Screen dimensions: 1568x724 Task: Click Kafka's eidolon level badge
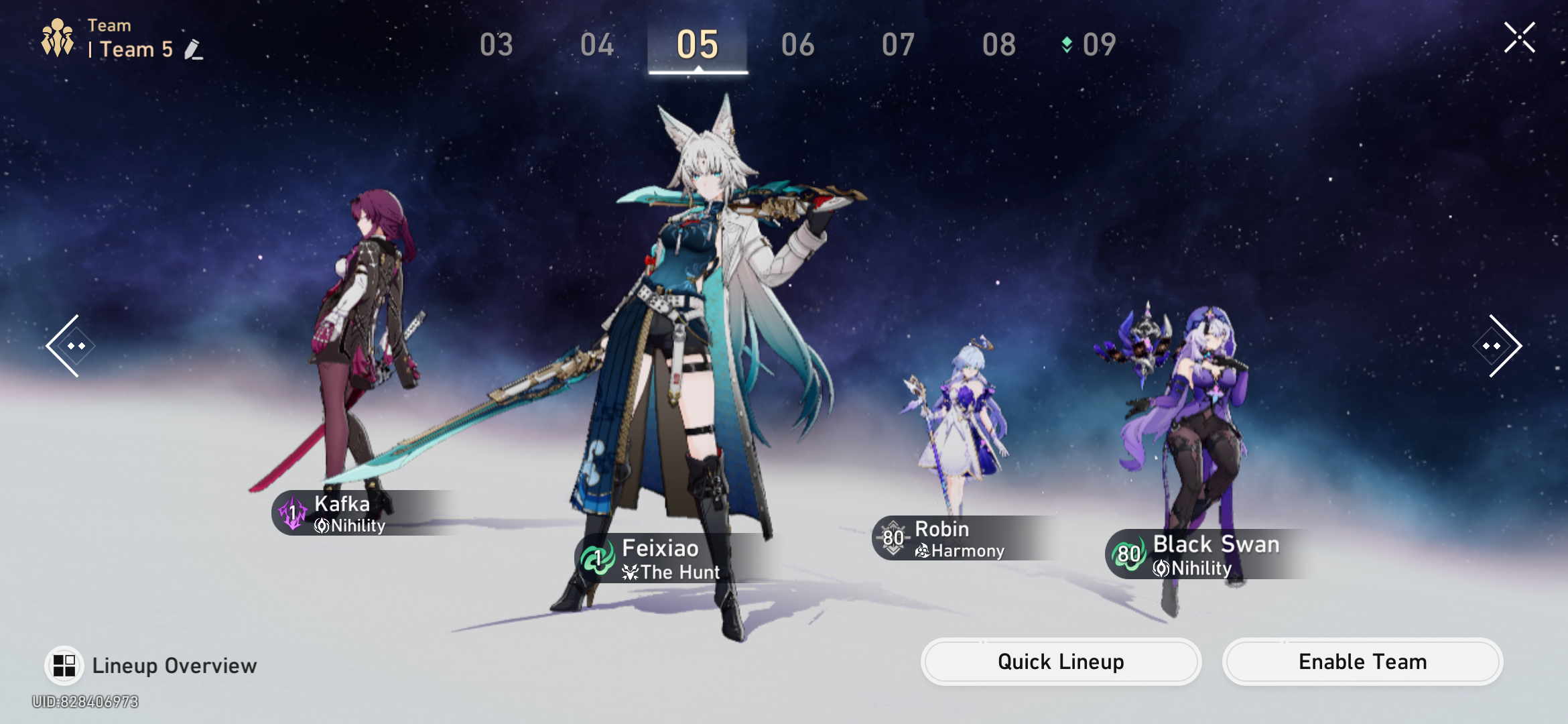pyautogui.click(x=291, y=513)
